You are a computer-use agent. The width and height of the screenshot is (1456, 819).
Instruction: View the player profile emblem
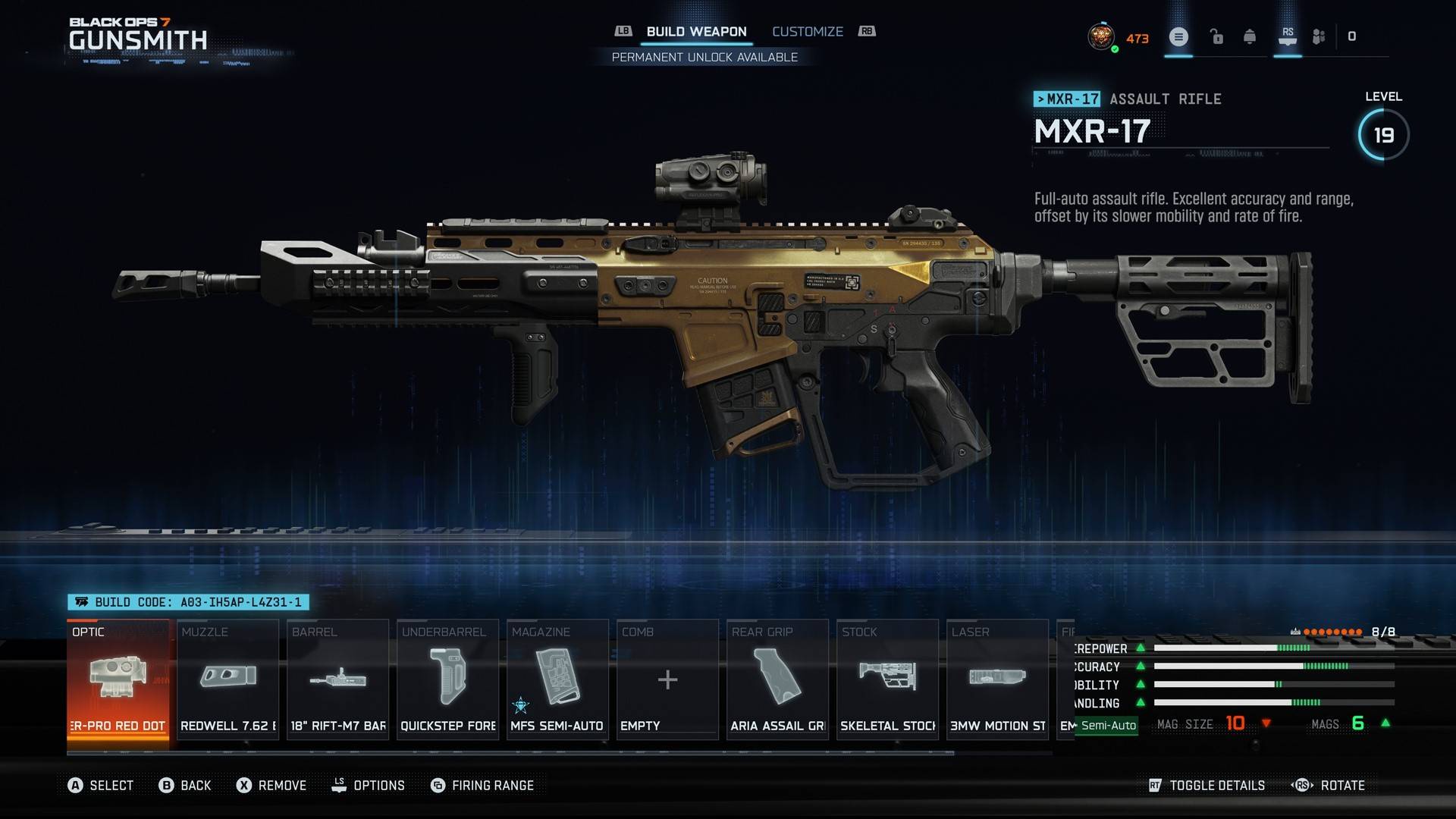click(1100, 36)
